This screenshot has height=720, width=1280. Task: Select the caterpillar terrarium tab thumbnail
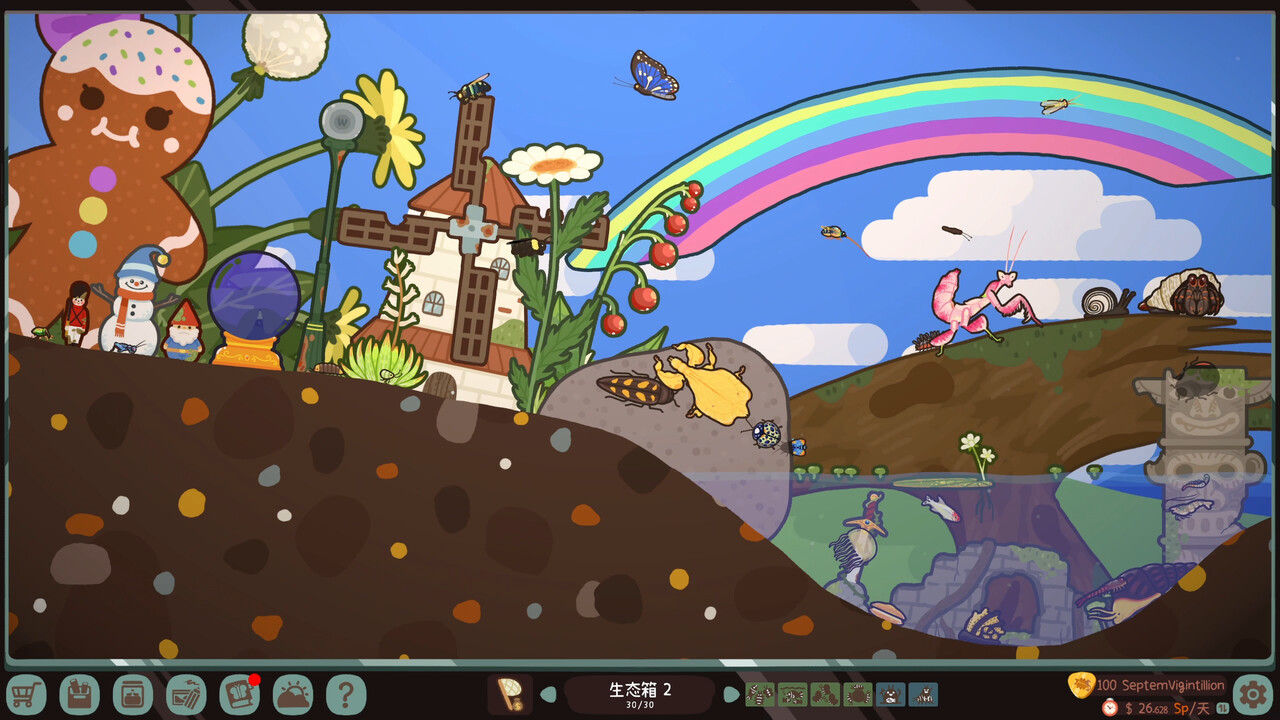coord(826,694)
